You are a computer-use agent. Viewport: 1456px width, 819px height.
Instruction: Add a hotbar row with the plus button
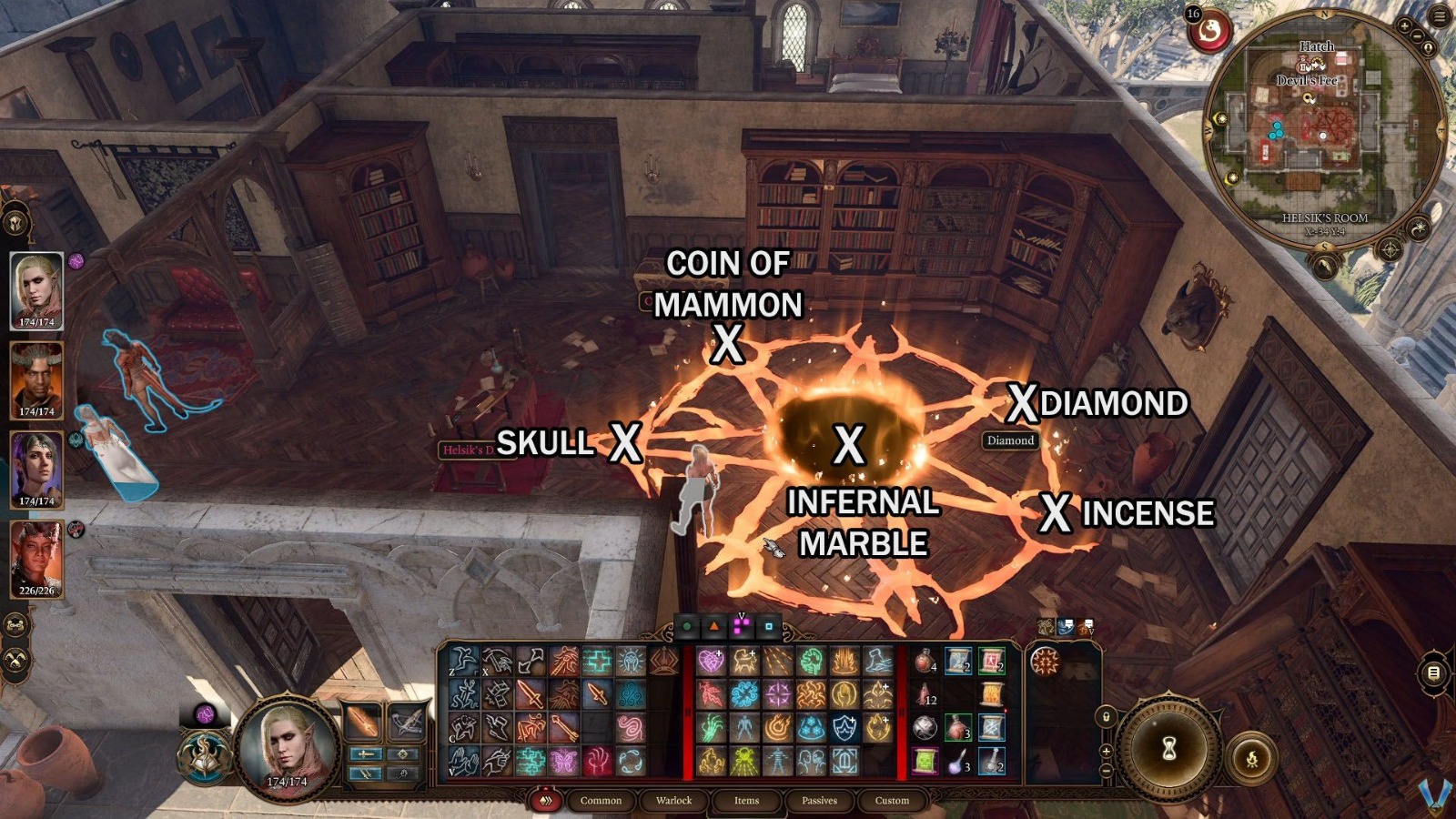coord(1106,751)
